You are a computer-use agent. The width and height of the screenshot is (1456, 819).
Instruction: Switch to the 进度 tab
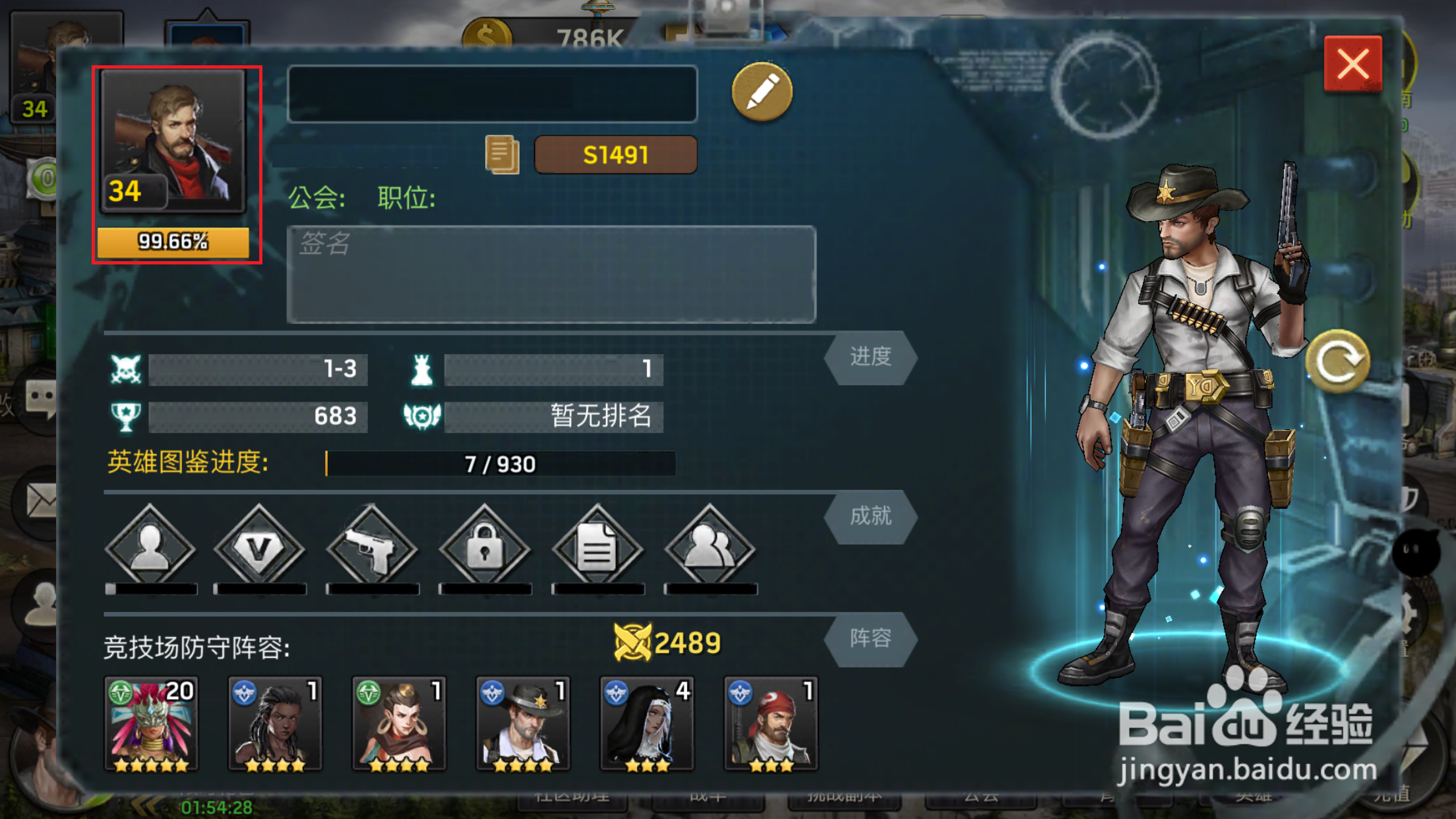[x=870, y=356]
